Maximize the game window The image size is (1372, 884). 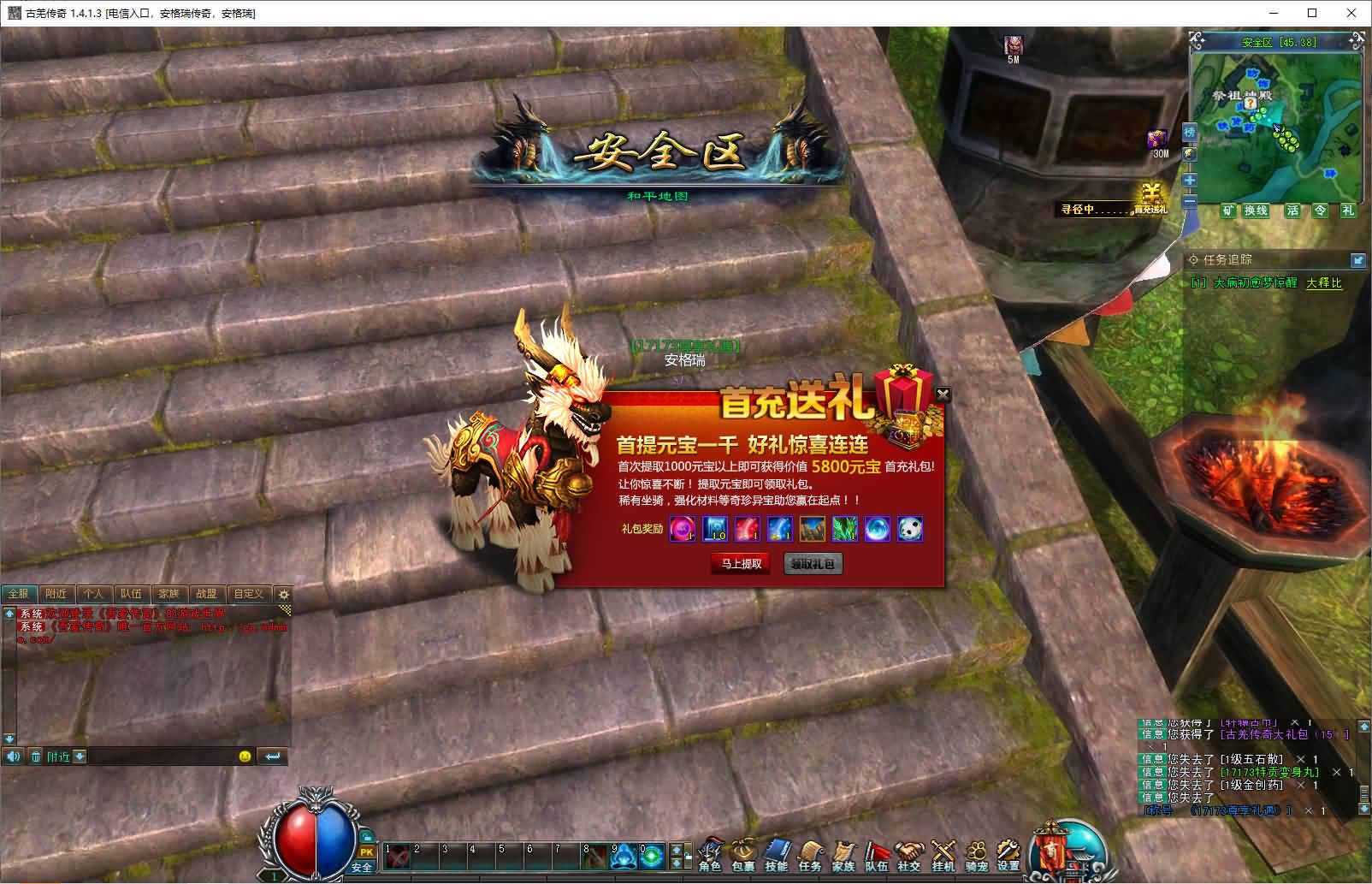(1312, 13)
